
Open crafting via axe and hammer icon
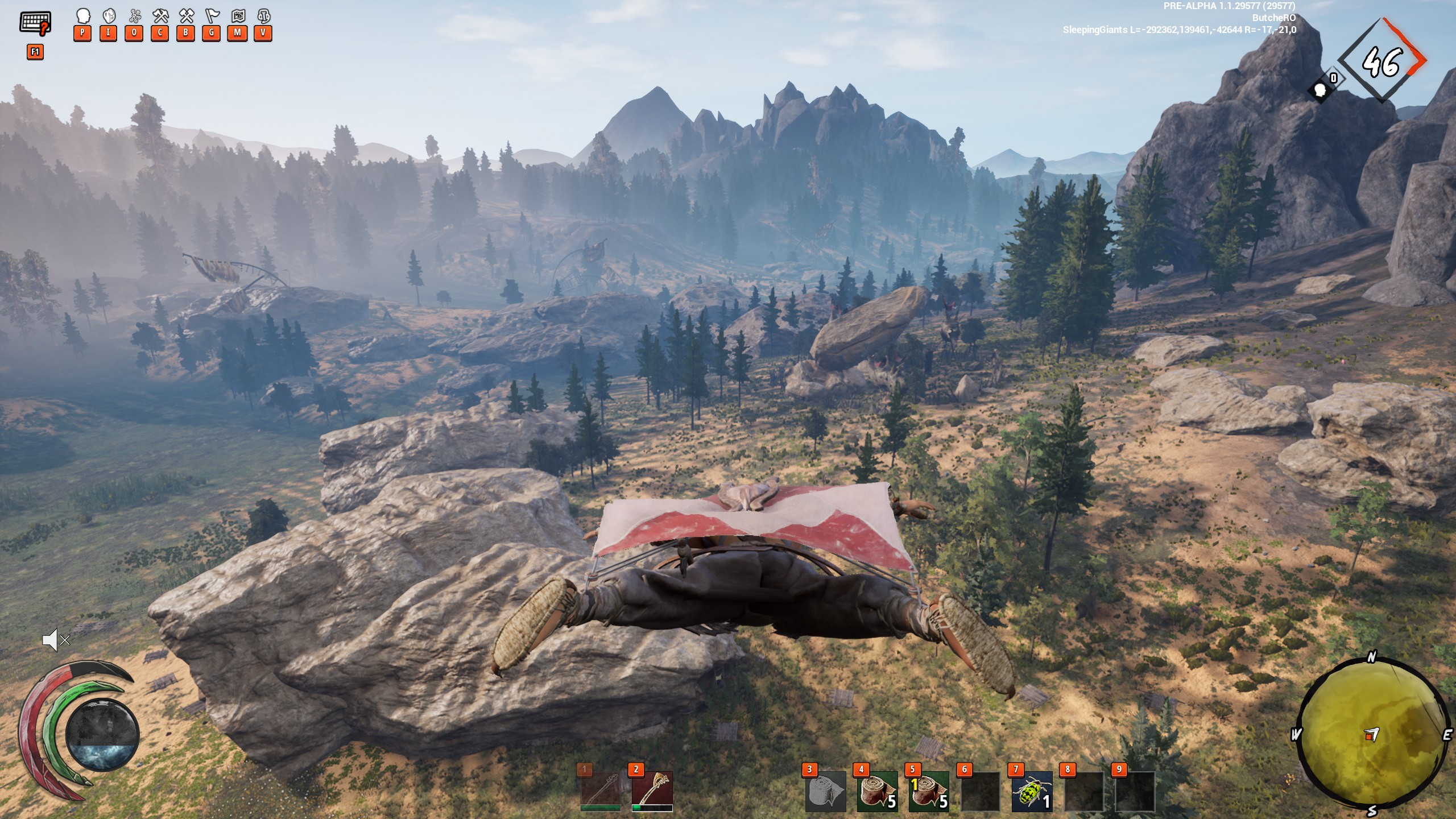pos(160,16)
